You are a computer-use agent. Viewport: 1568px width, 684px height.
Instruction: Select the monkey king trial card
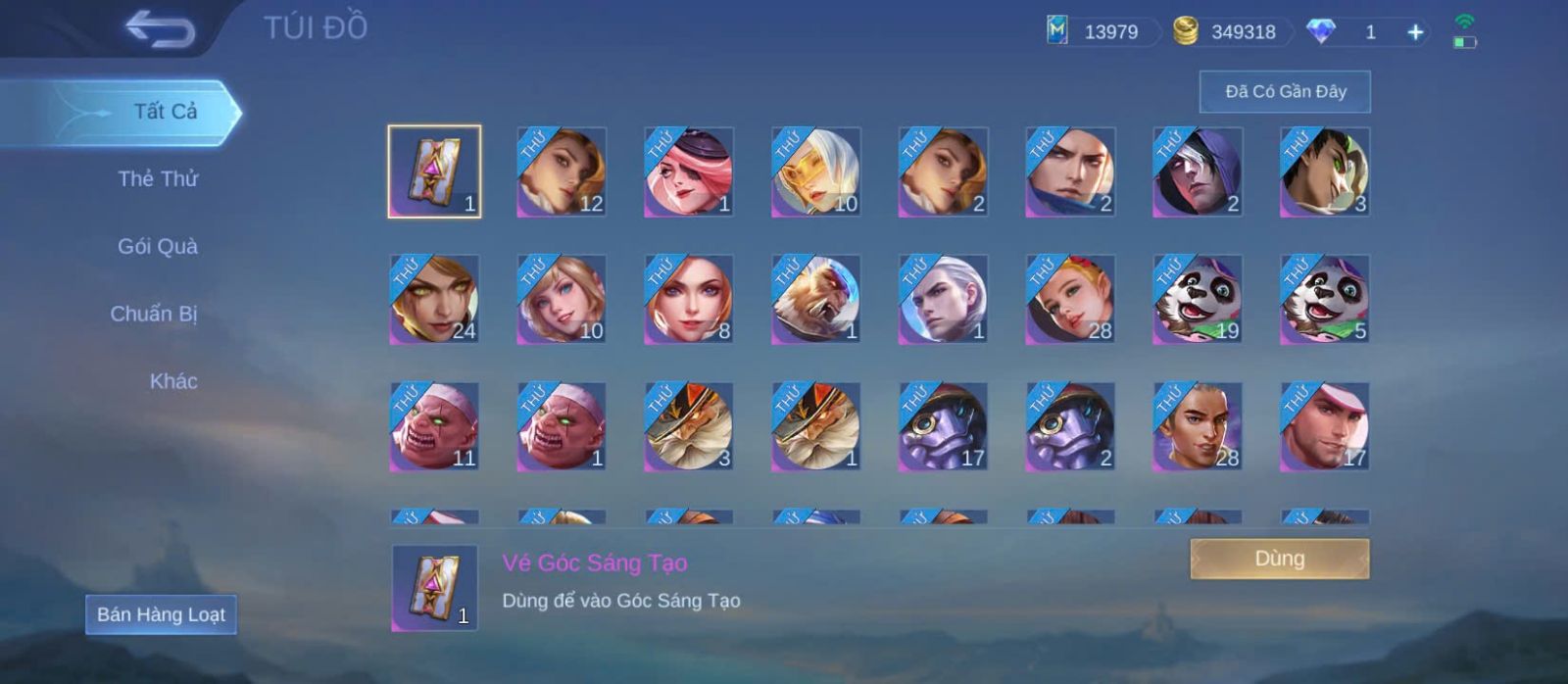[x=815, y=299]
